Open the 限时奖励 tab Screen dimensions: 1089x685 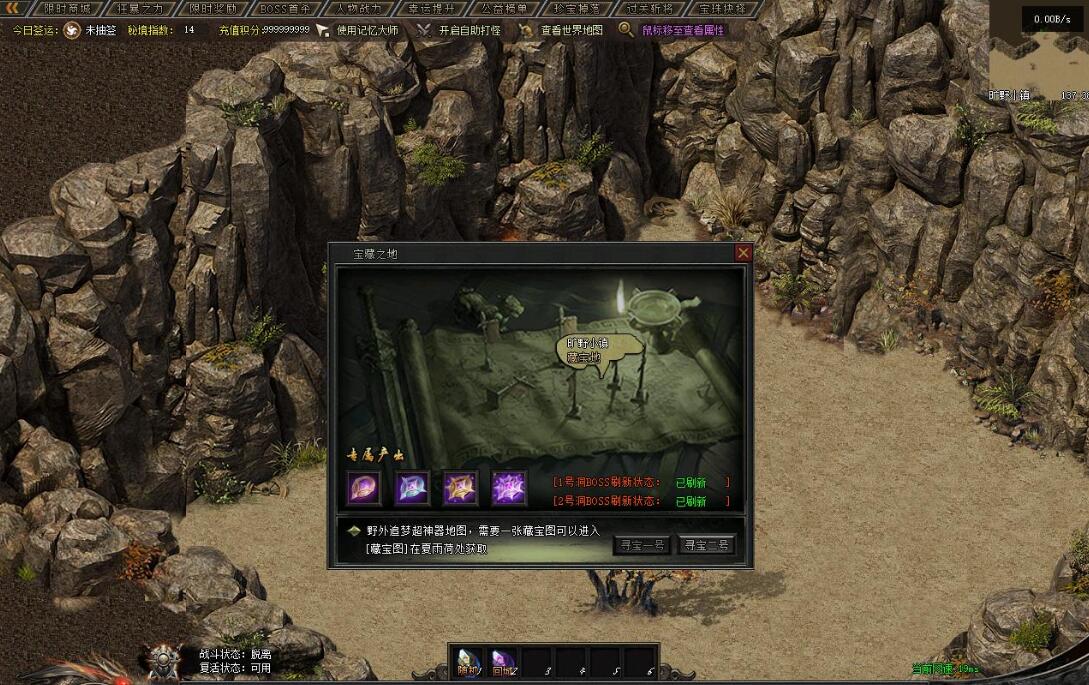[x=211, y=8]
